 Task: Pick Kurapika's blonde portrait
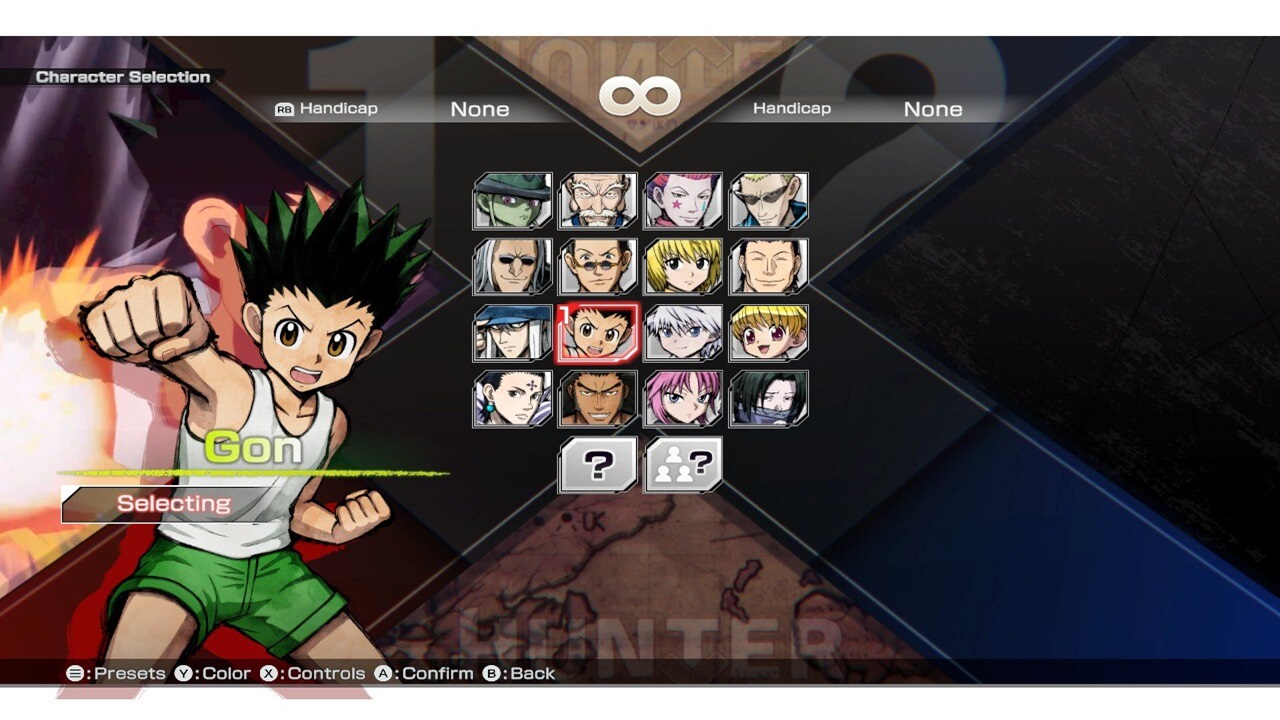(x=683, y=265)
